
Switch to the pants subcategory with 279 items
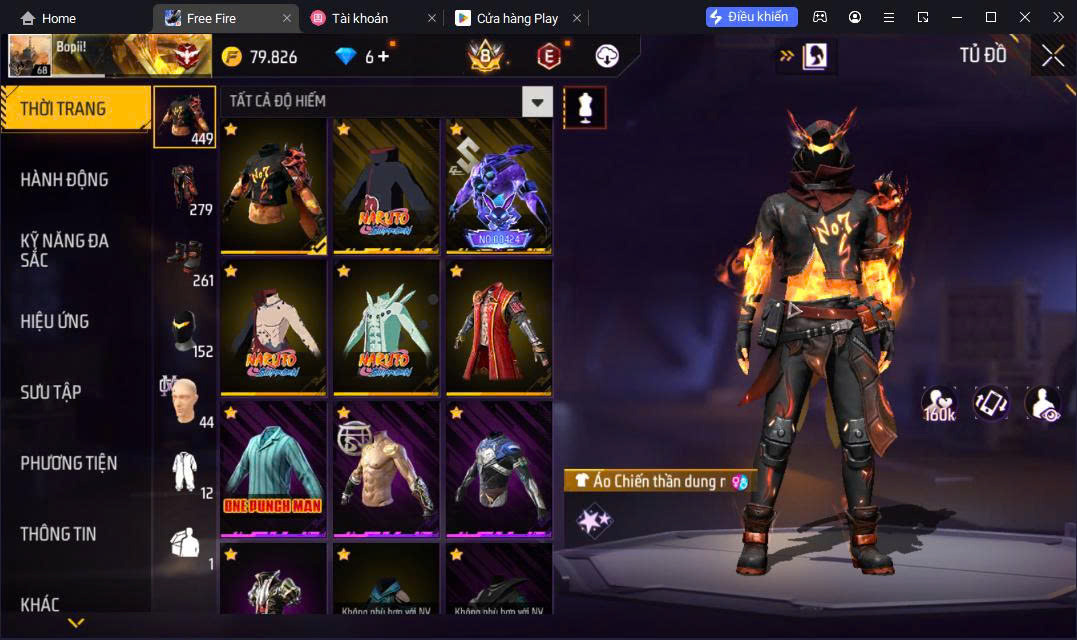click(x=185, y=188)
